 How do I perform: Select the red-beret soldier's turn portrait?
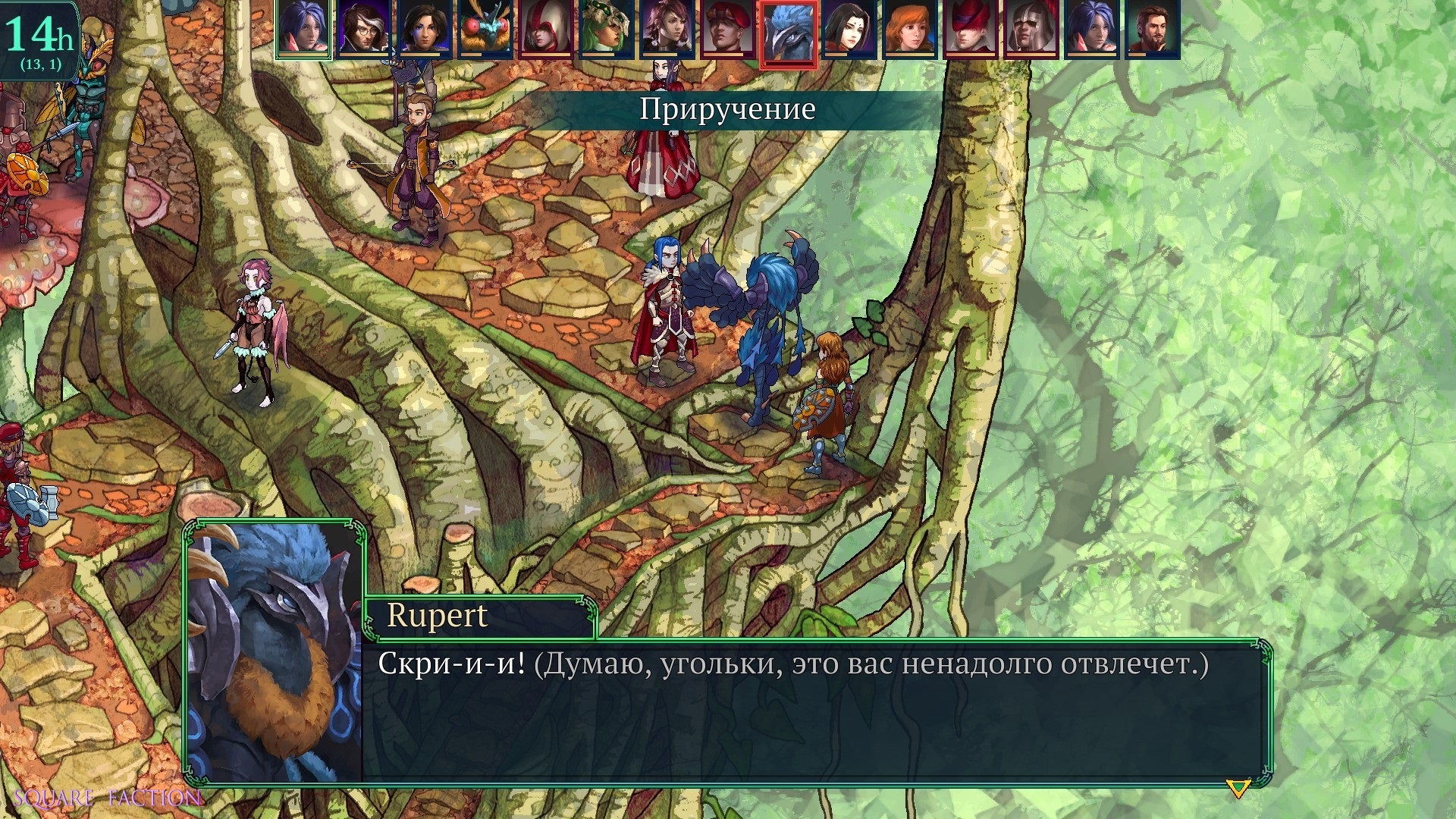pos(728,29)
